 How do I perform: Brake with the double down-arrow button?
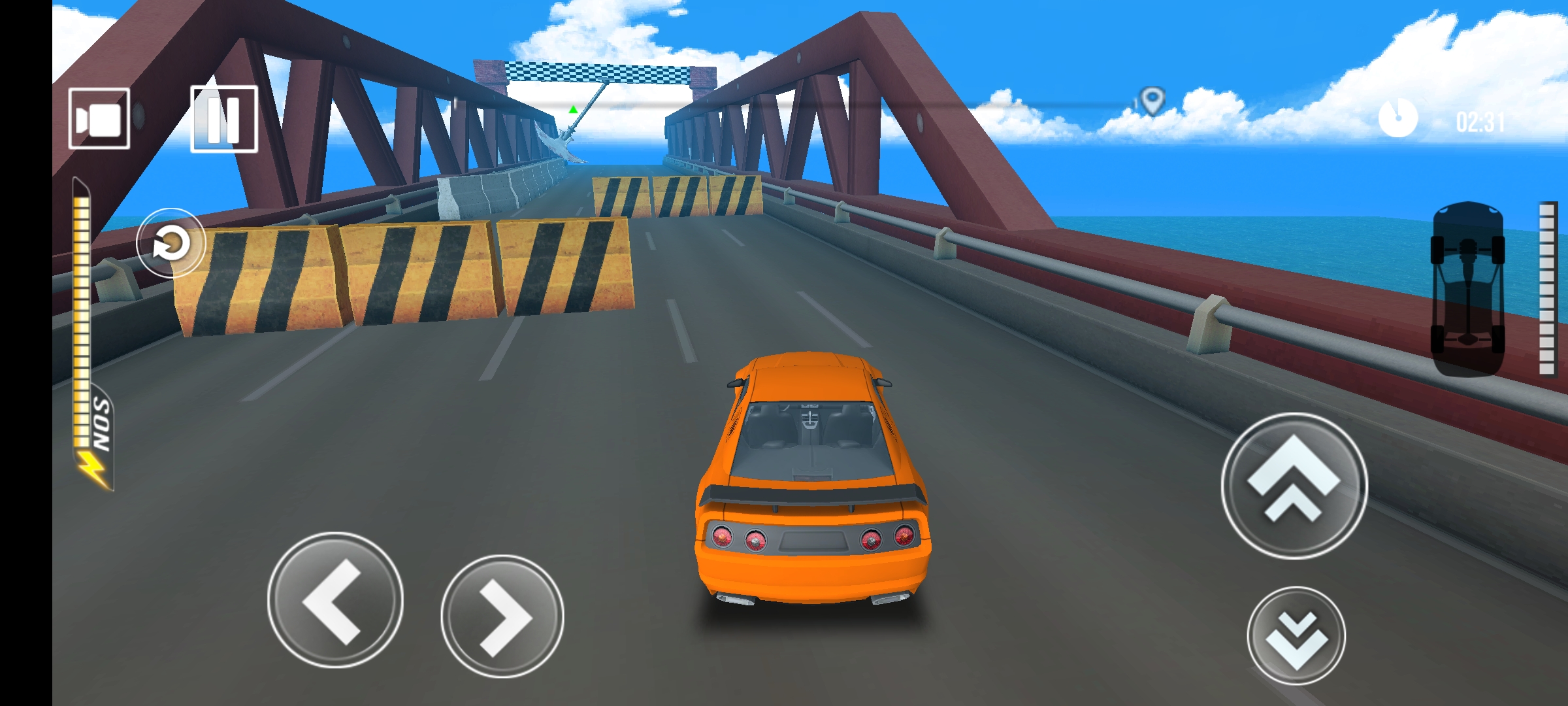pyautogui.click(x=1296, y=635)
